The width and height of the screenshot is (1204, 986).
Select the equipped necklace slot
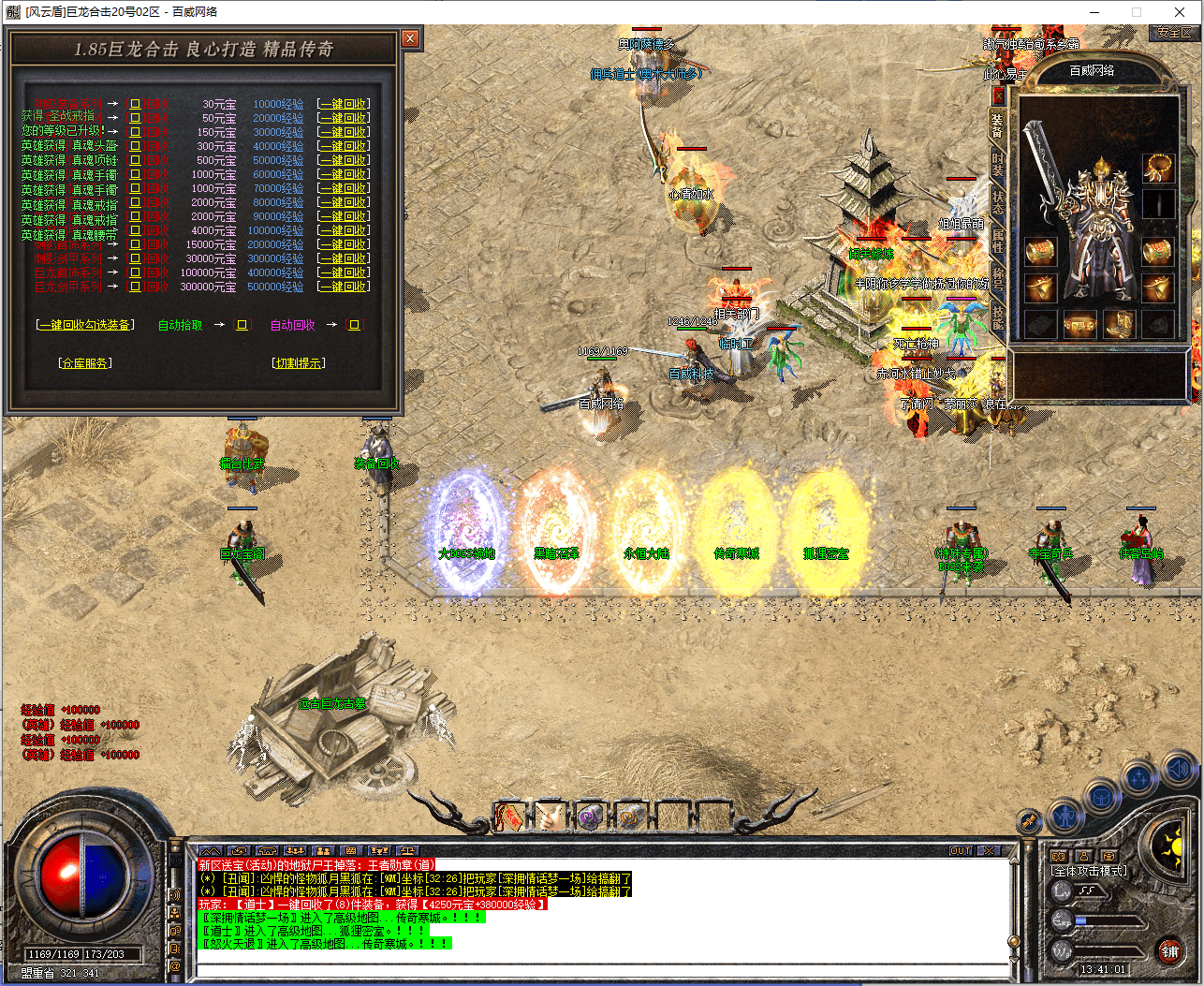tap(1159, 168)
